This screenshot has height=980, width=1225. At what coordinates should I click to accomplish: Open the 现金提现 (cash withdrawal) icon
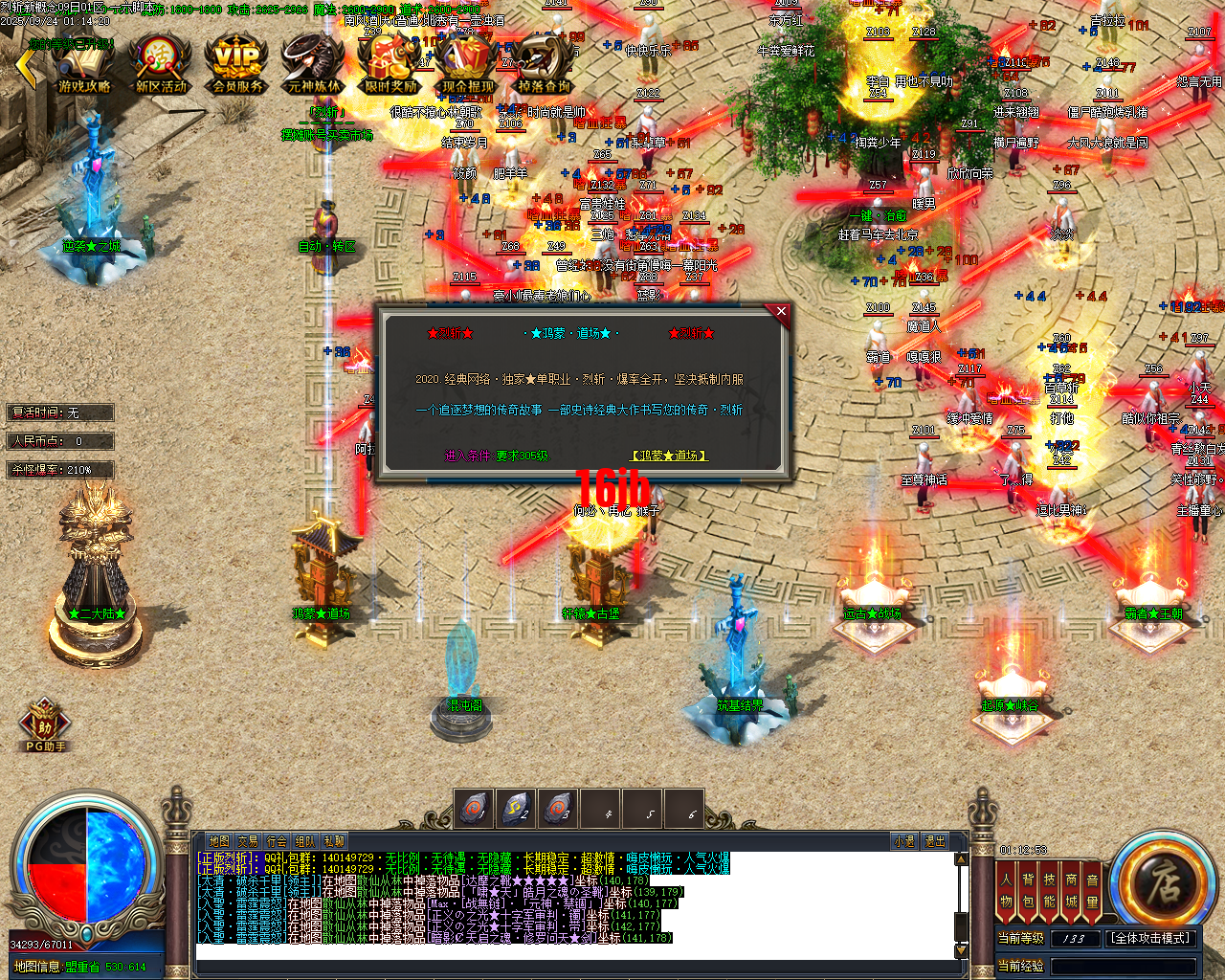[x=467, y=62]
